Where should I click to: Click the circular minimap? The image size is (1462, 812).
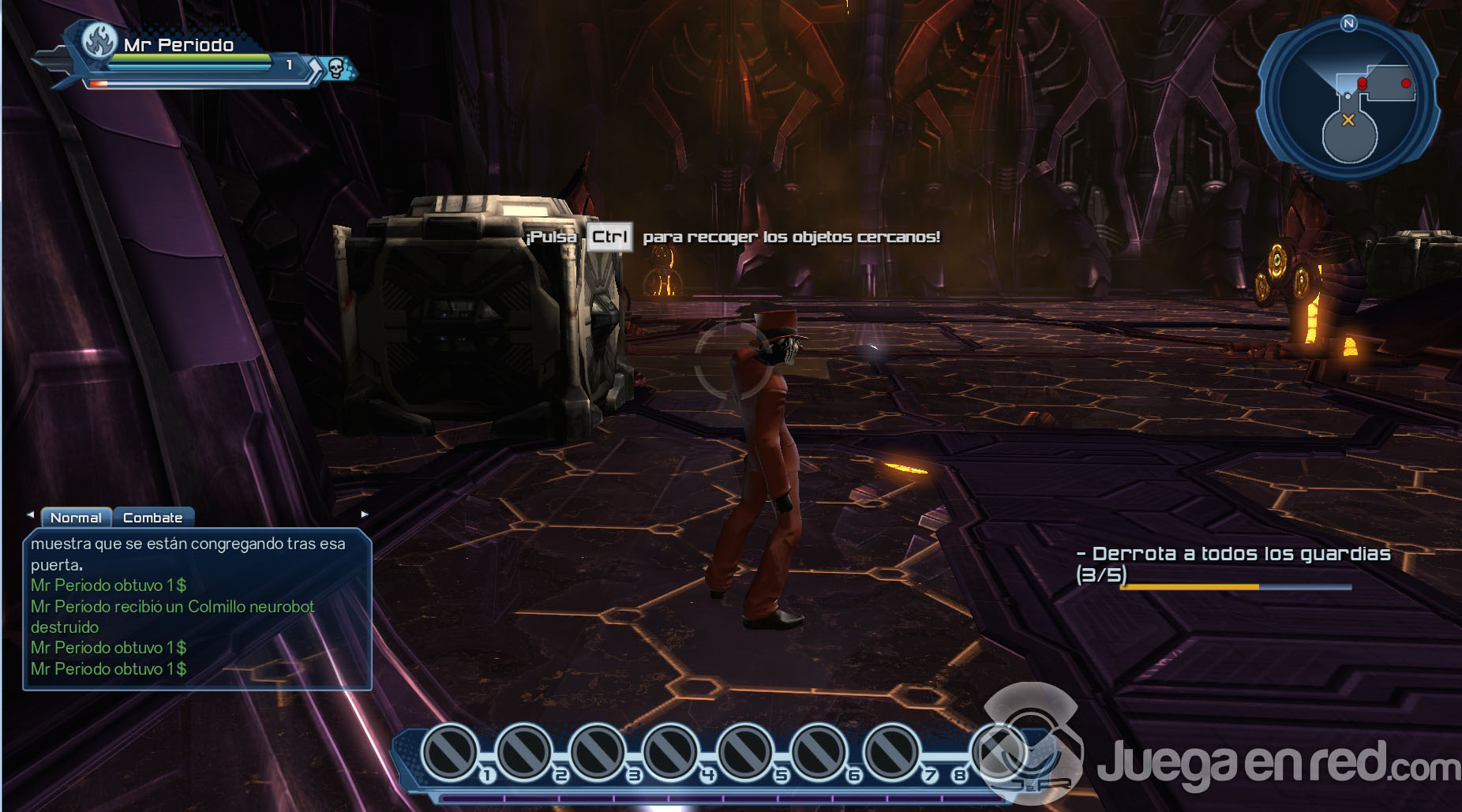(x=1348, y=100)
